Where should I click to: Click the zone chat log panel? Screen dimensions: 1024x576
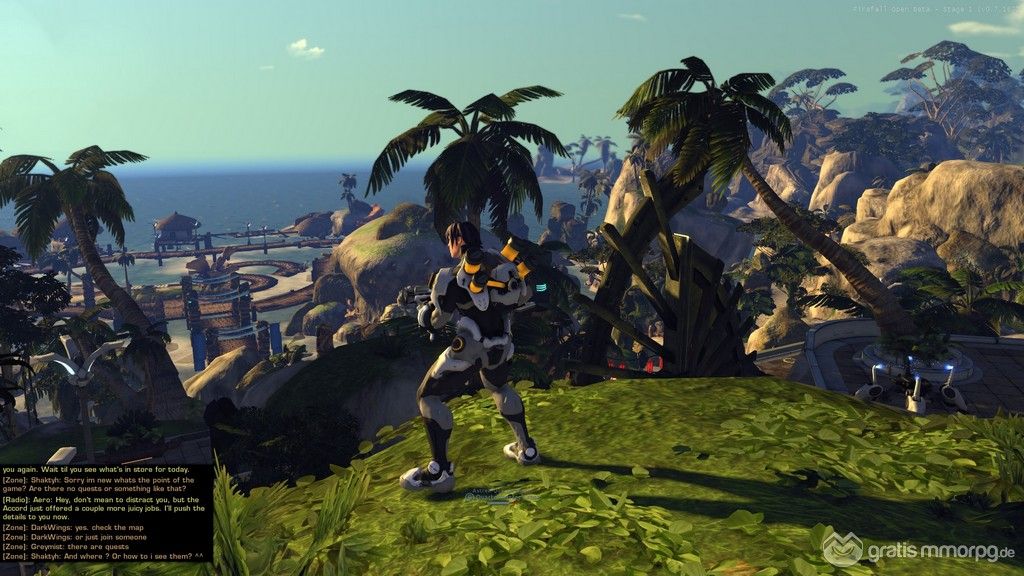106,514
